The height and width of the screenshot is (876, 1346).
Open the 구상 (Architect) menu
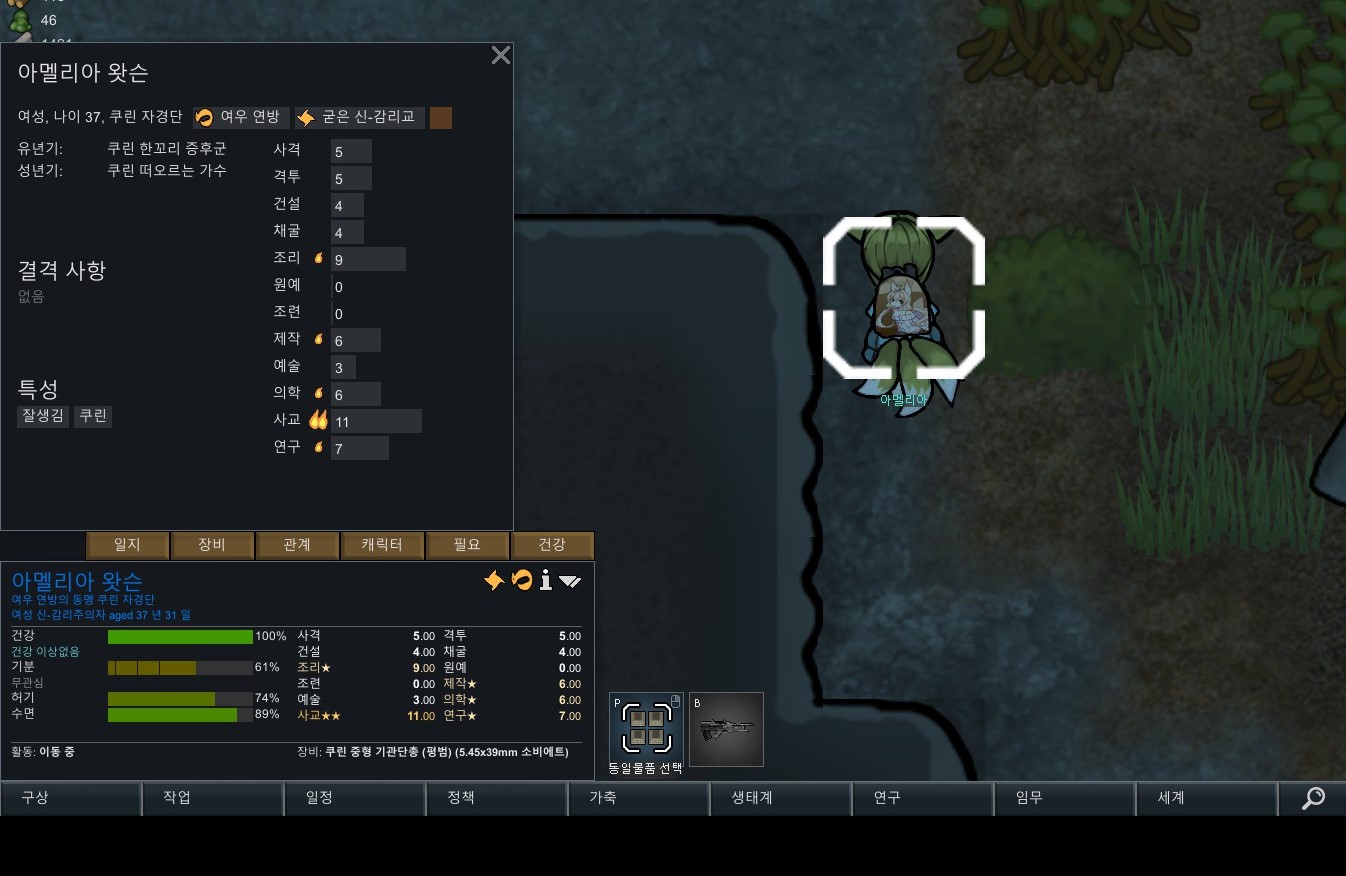(x=70, y=798)
